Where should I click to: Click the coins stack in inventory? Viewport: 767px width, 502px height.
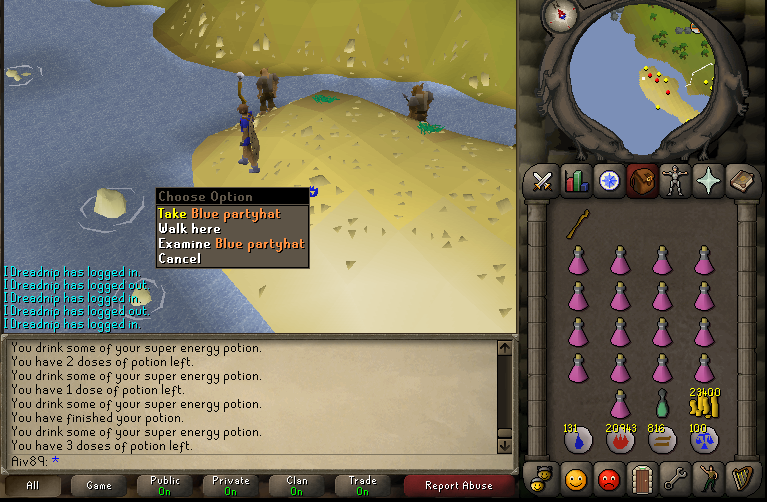706,405
